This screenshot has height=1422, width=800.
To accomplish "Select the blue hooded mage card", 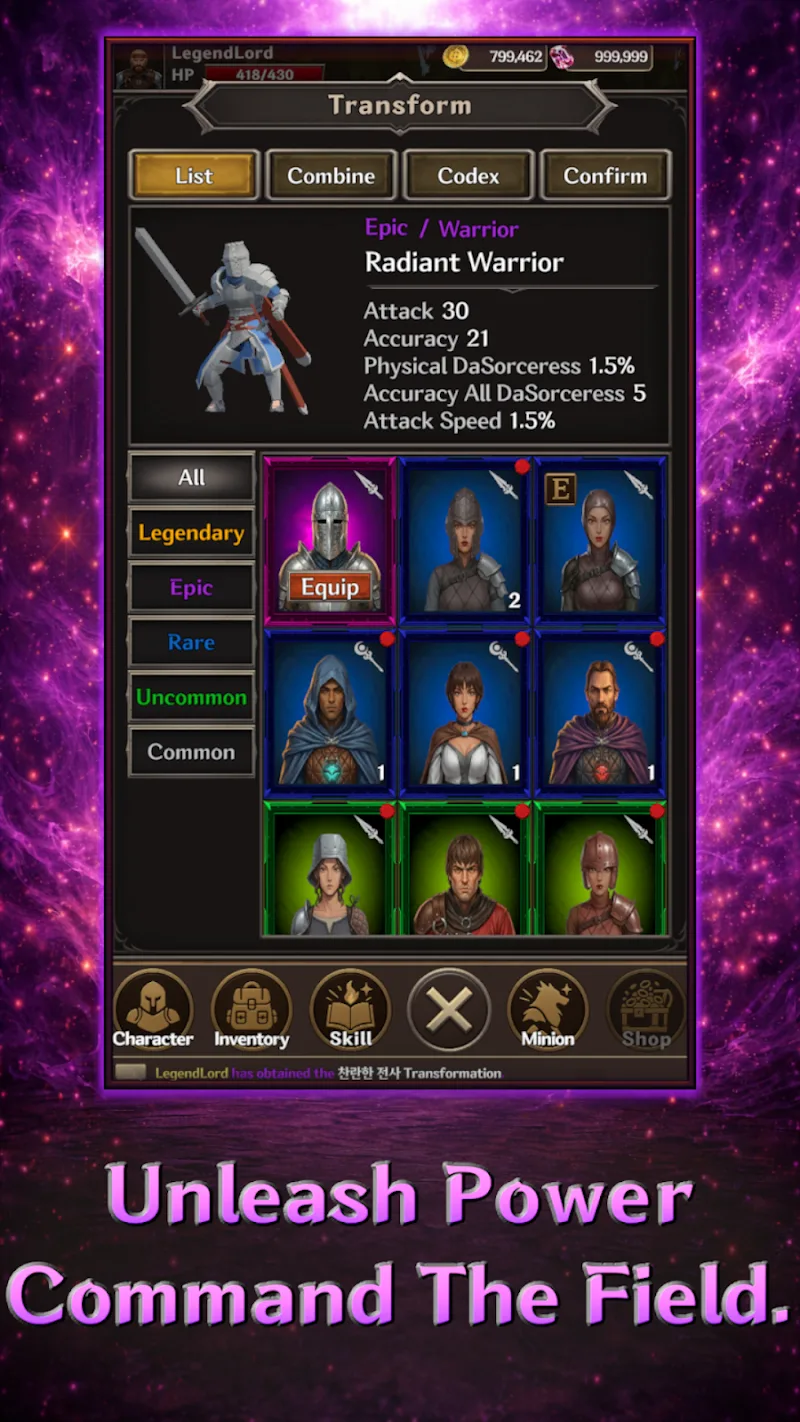I will [x=330, y=712].
